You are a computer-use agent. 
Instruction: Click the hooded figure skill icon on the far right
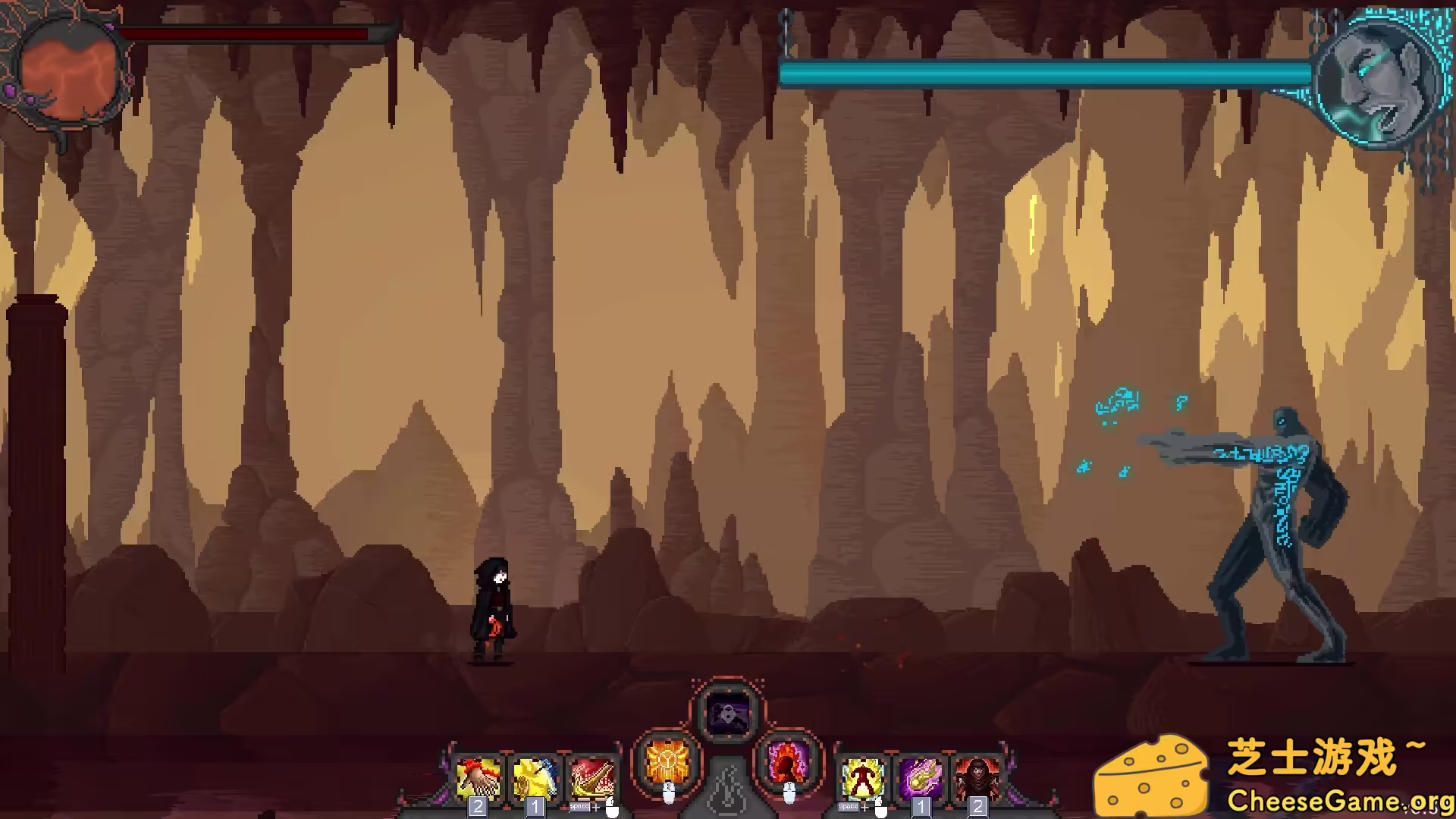tap(977, 778)
